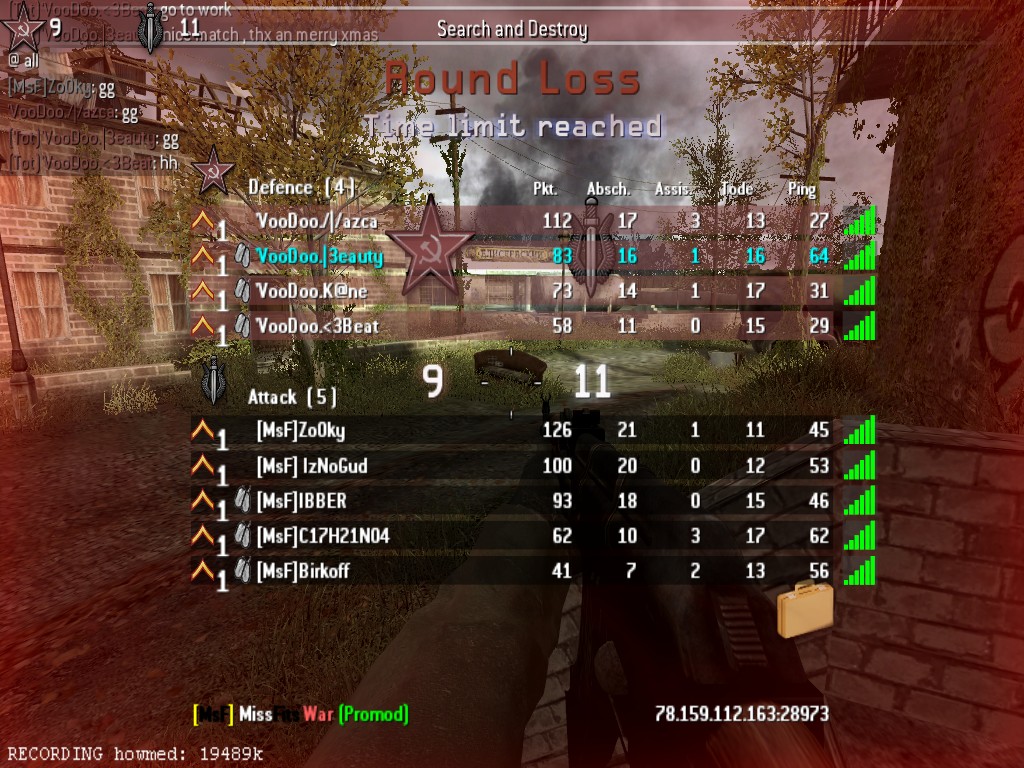Click the briefcase bomb icon

pos(805,609)
